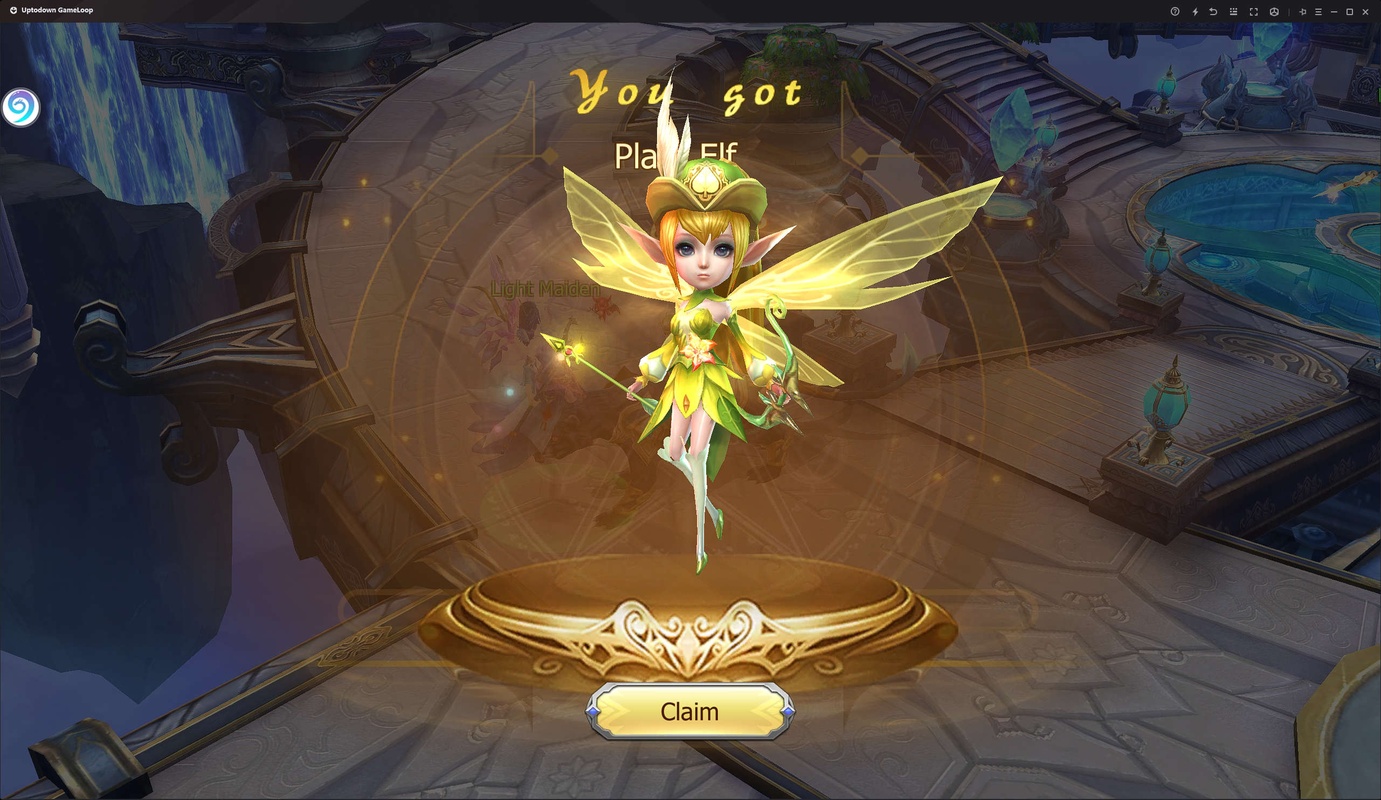Screen dimensions: 1381x800
Task: Claim the Elf reward
Action: coord(689,711)
